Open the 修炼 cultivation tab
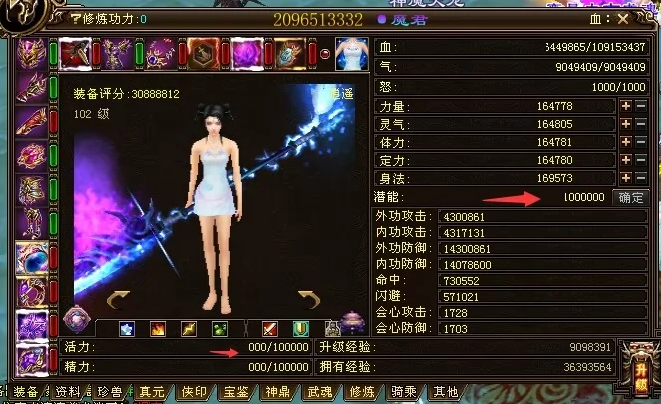The width and height of the screenshot is (661, 404). [x=362, y=392]
